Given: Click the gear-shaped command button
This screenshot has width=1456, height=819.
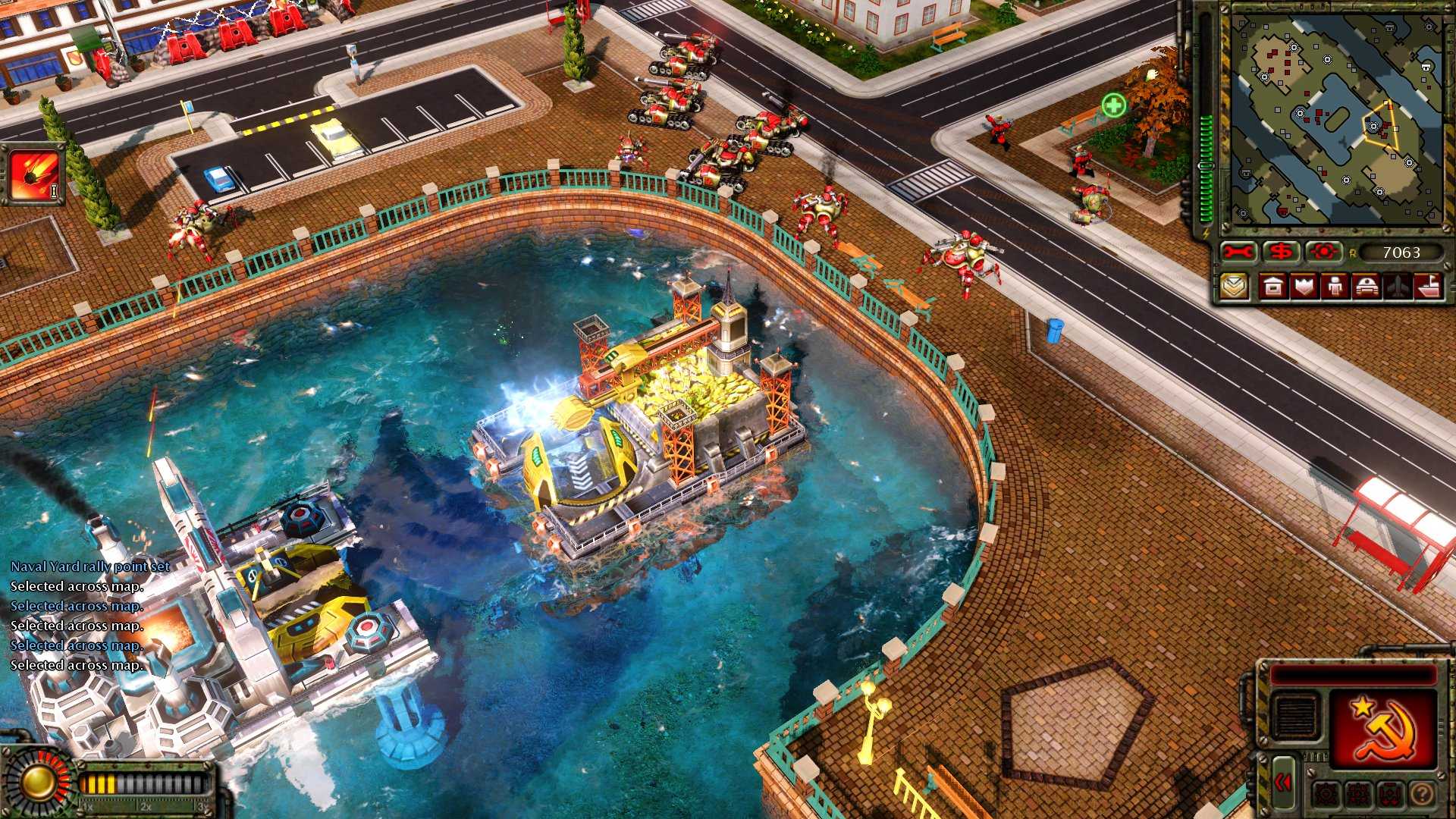Looking at the screenshot, I should (x=1326, y=794).
